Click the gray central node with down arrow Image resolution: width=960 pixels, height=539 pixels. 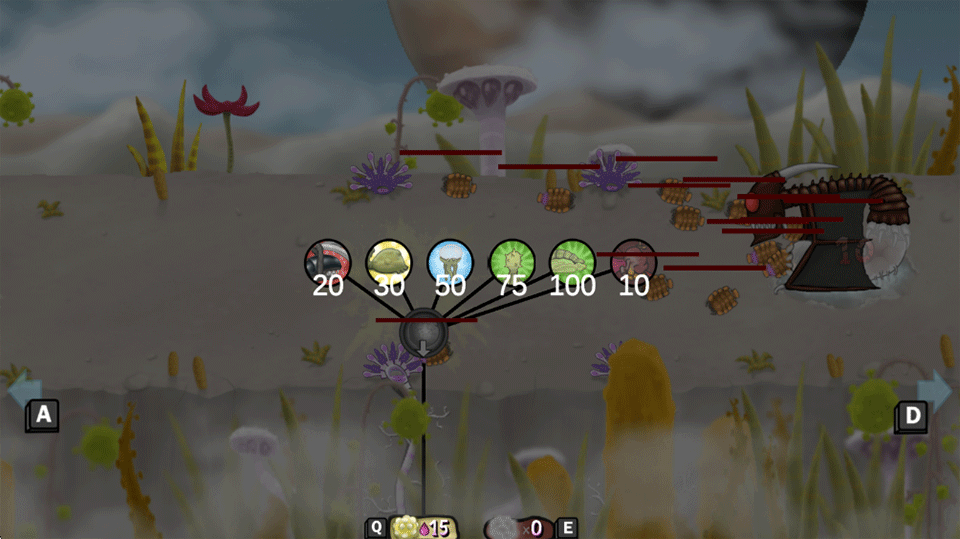pos(424,333)
